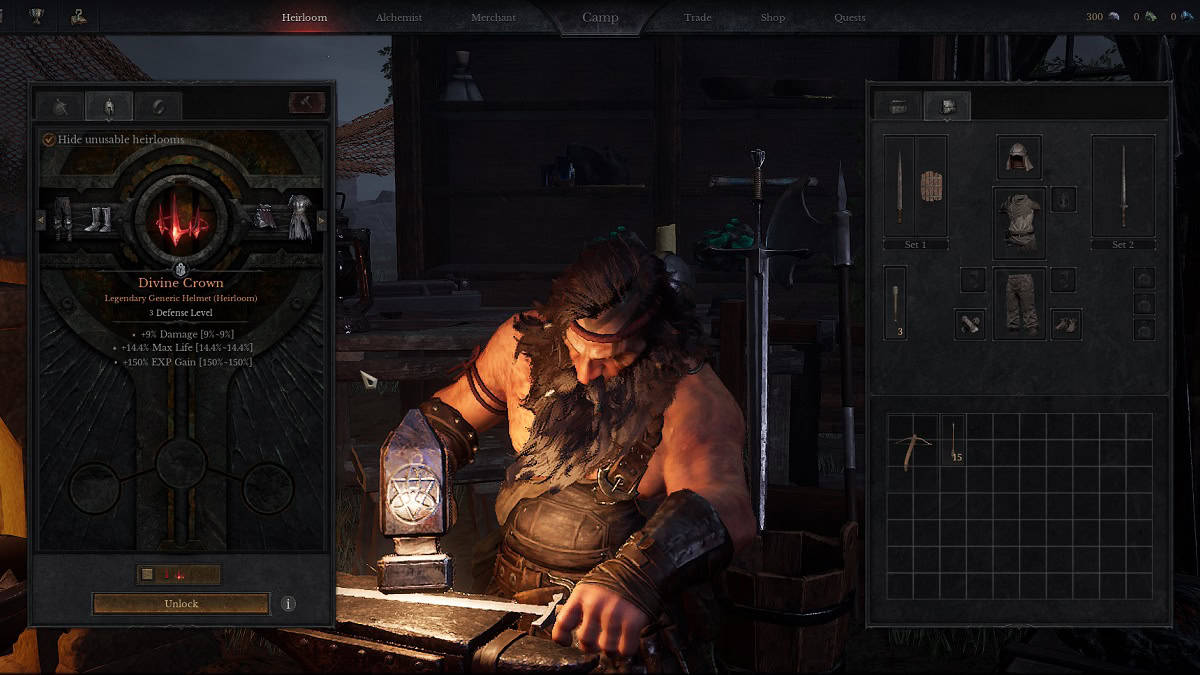Viewport: 1200px width, 675px height.
Task: Select the heirloom boots icon
Action: 98,217
